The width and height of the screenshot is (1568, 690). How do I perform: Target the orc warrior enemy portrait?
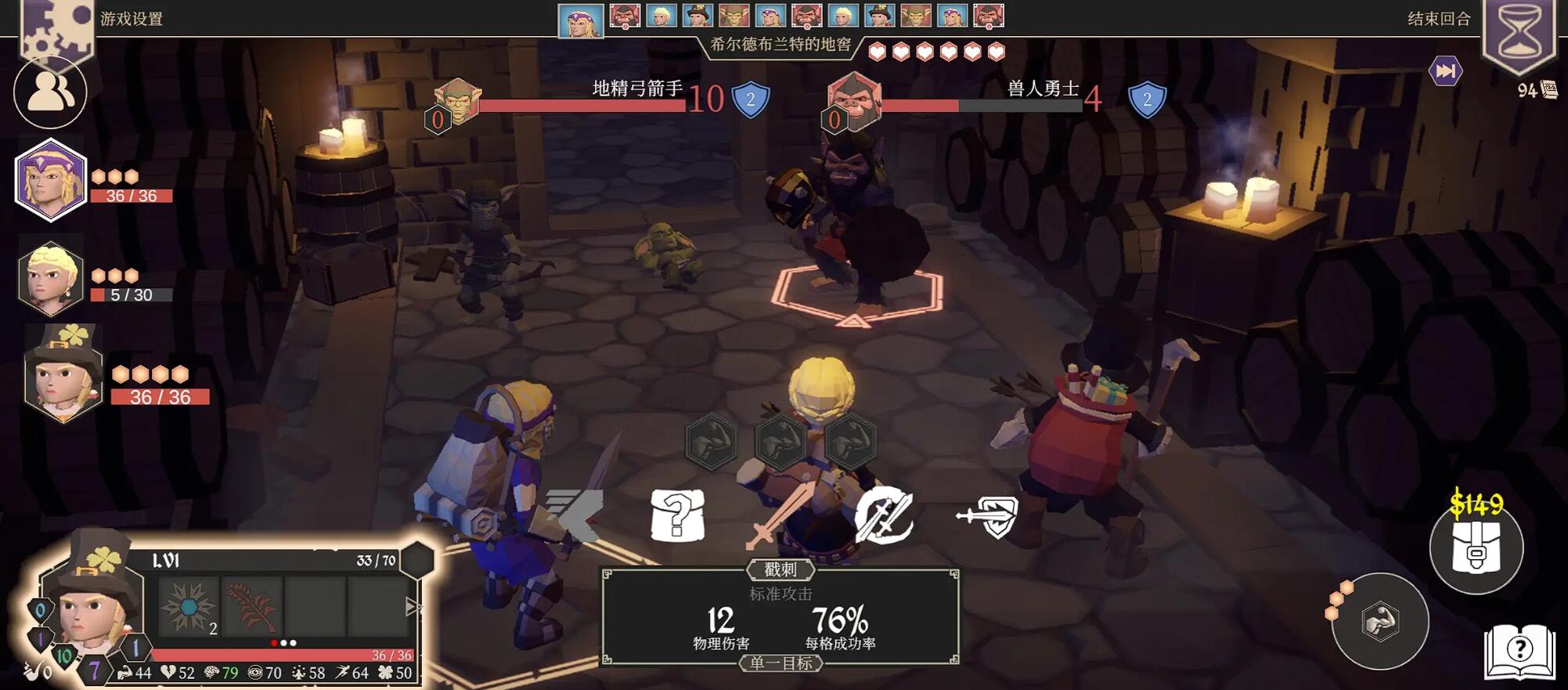tap(854, 100)
